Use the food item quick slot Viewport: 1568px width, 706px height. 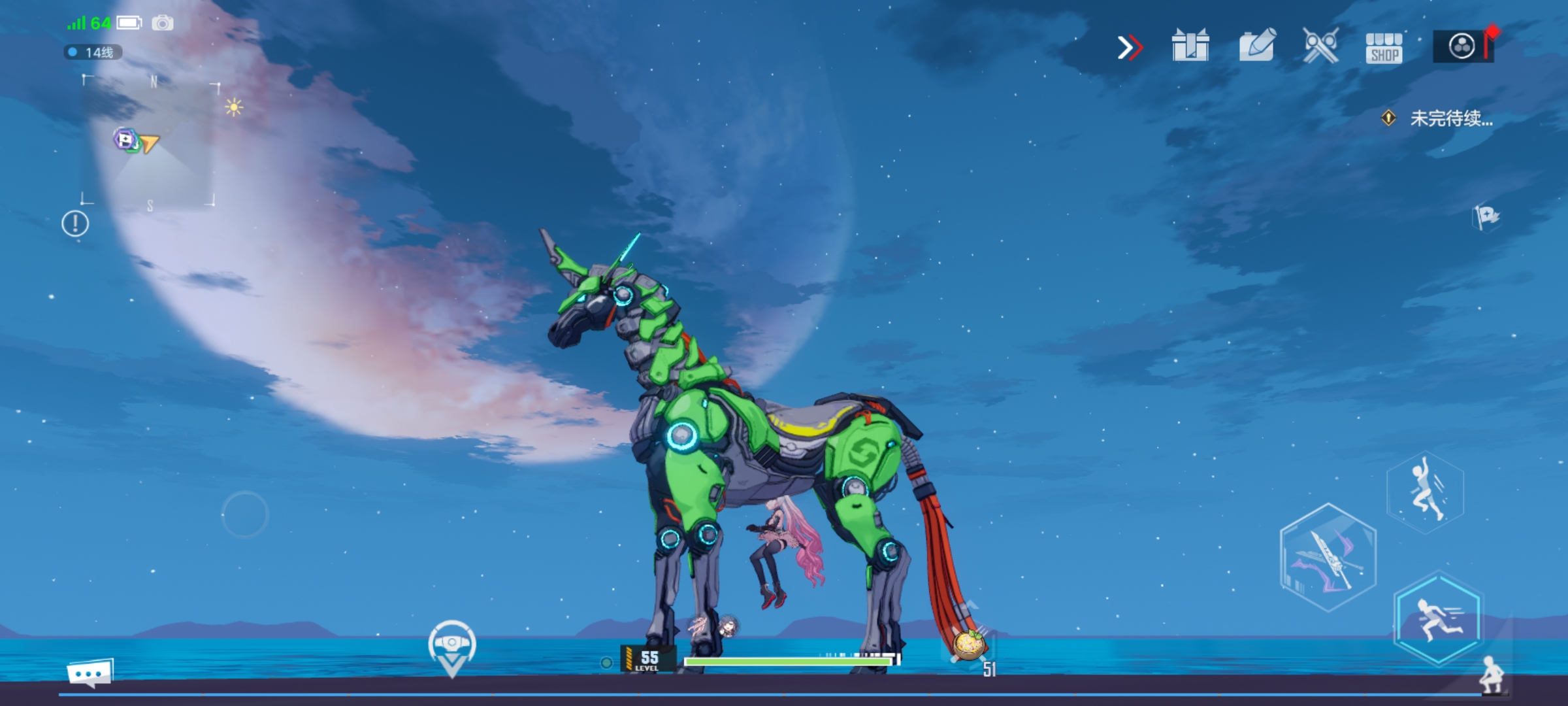click(969, 644)
